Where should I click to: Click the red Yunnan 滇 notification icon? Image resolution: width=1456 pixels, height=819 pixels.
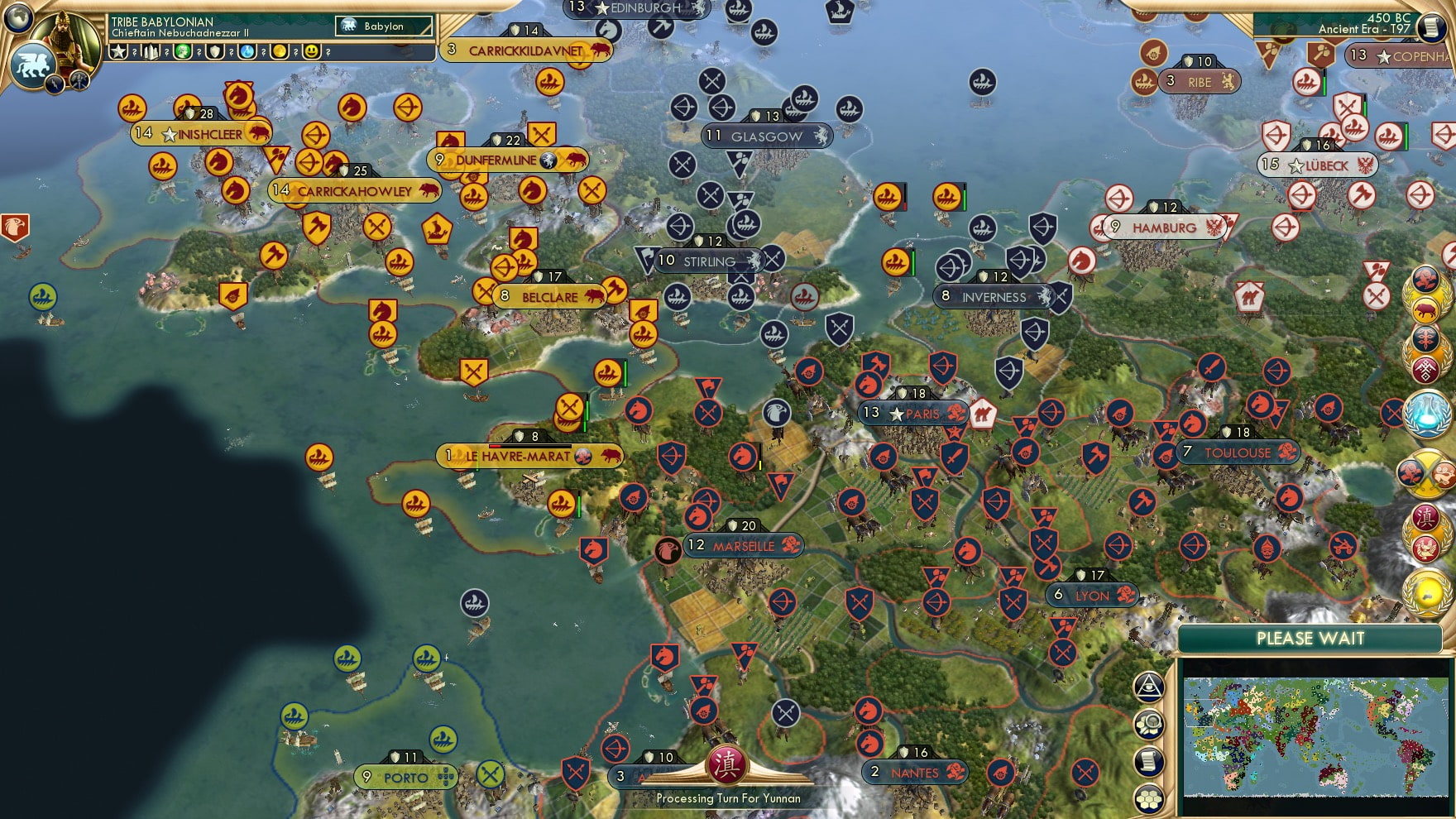(x=1425, y=519)
